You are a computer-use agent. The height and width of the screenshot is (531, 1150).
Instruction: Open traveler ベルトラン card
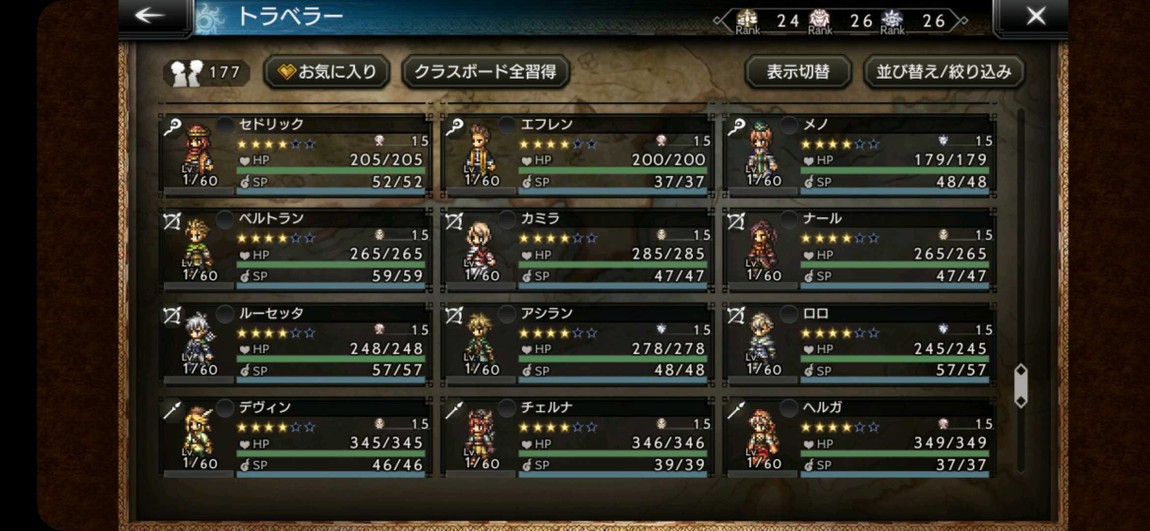tap(297, 247)
